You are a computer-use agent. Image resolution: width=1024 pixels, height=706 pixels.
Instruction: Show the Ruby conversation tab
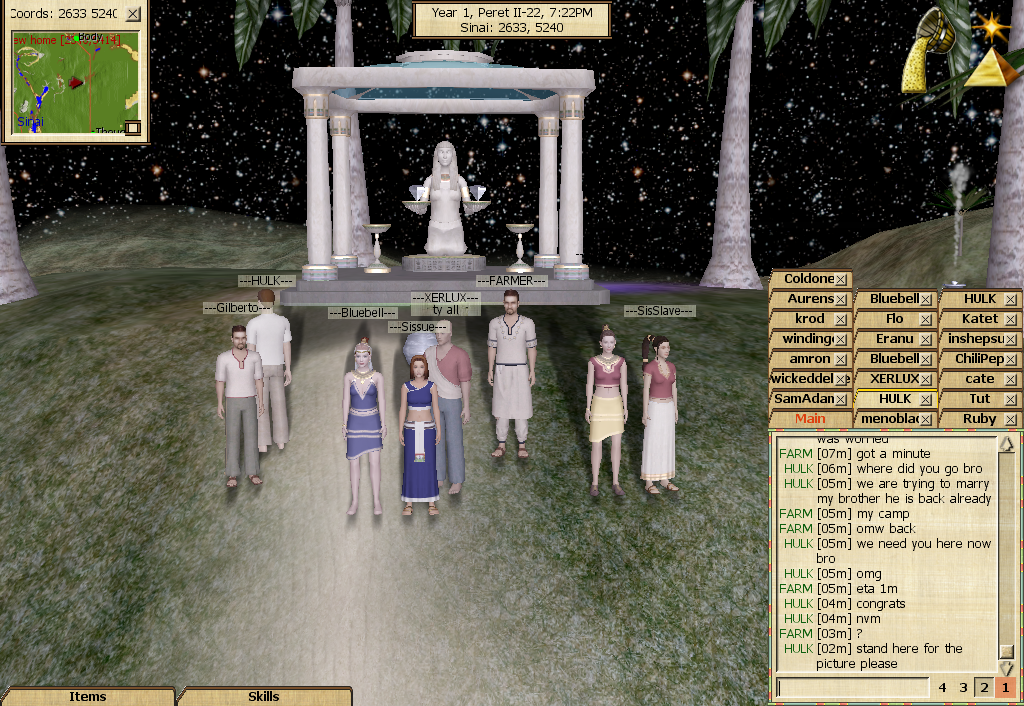[979, 419]
